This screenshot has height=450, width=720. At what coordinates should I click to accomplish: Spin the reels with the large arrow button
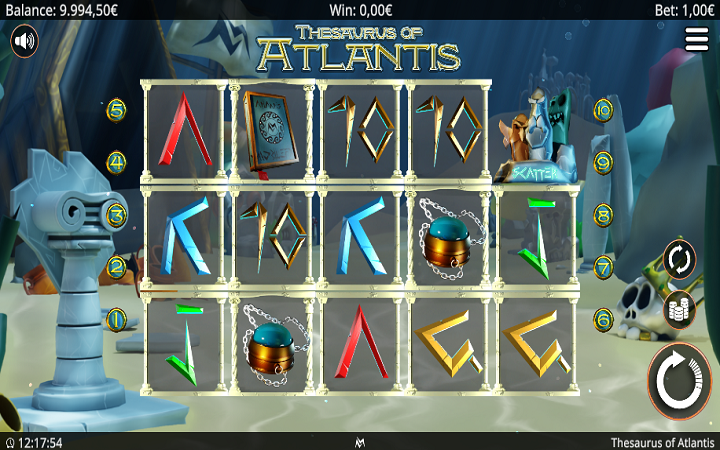click(x=680, y=381)
